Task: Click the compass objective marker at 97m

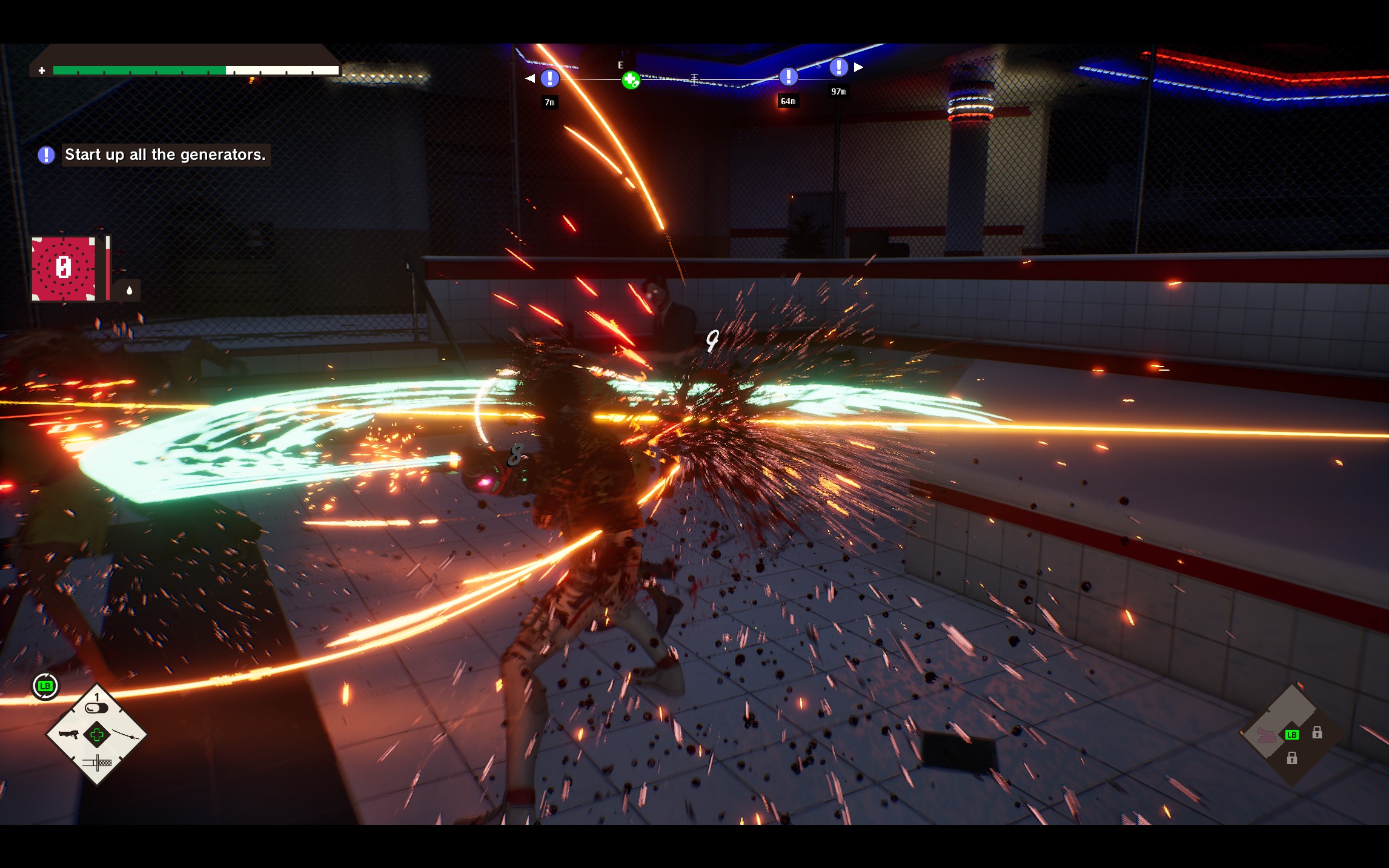Action: (x=838, y=67)
